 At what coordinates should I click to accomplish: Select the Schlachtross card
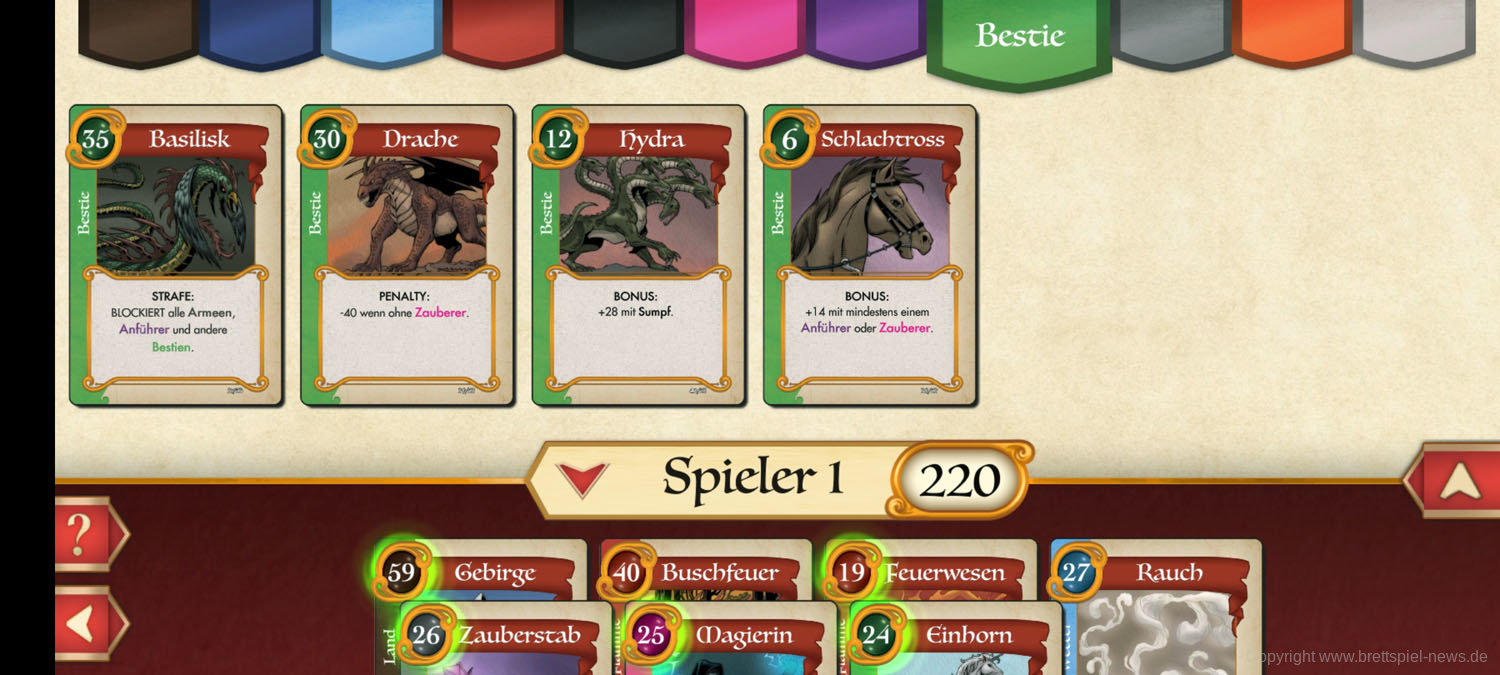[x=870, y=255]
